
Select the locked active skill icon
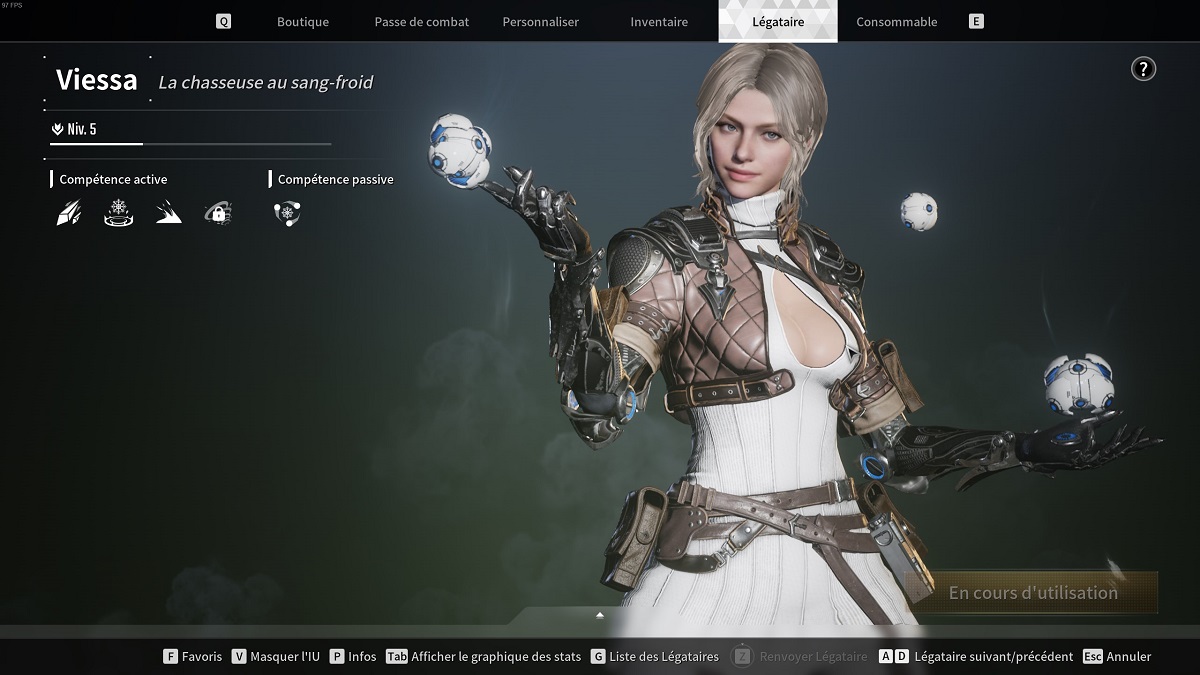(218, 213)
